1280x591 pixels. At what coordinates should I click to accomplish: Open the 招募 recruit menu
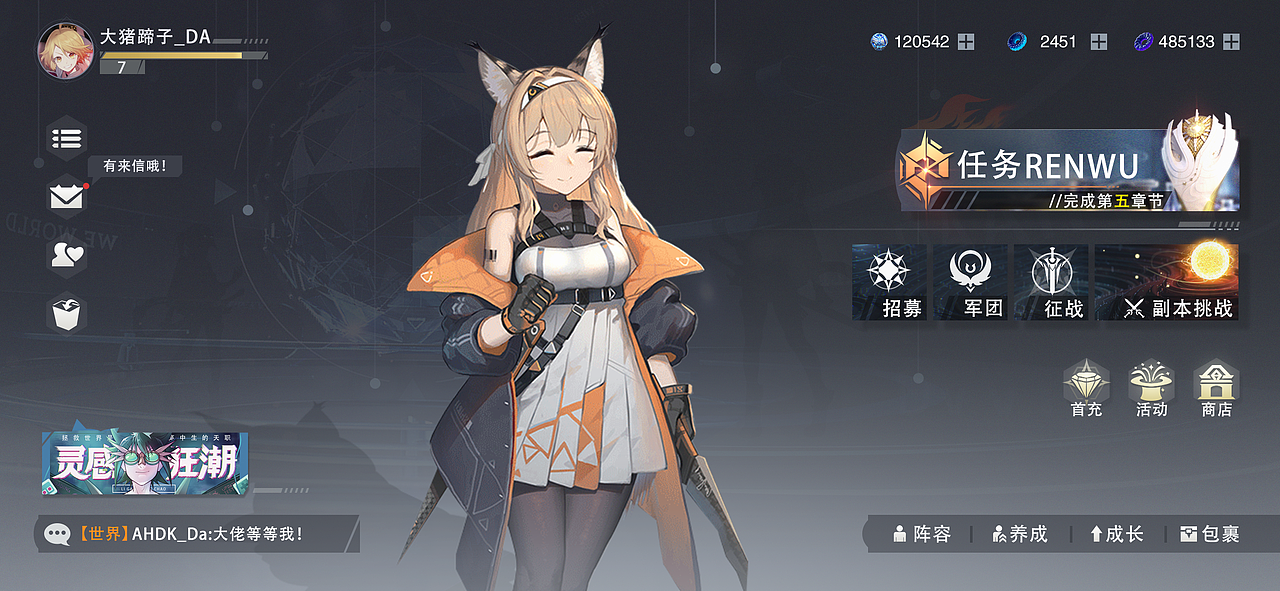(x=888, y=282)
